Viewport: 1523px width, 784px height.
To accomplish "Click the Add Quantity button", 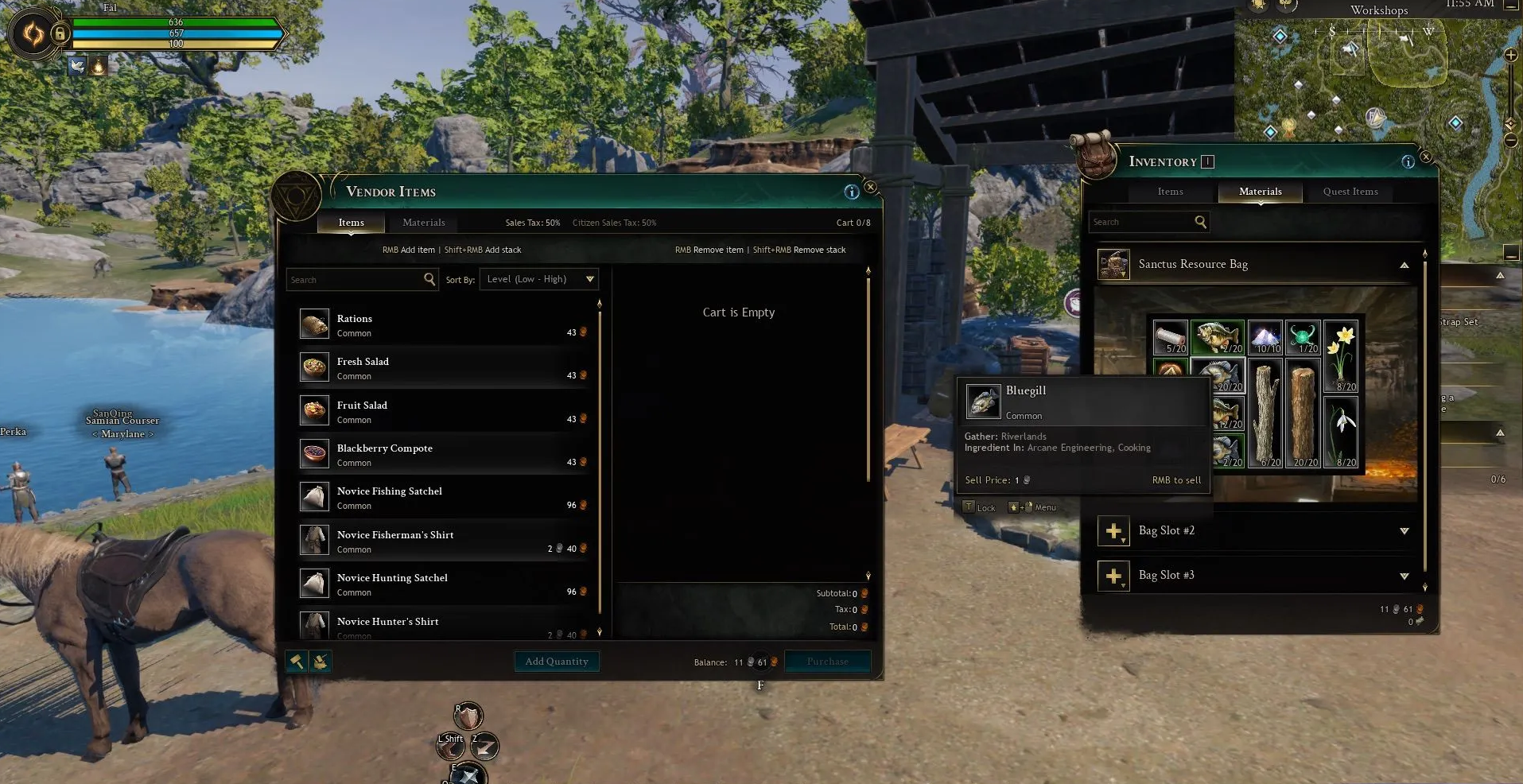I will tap(557, 662).
